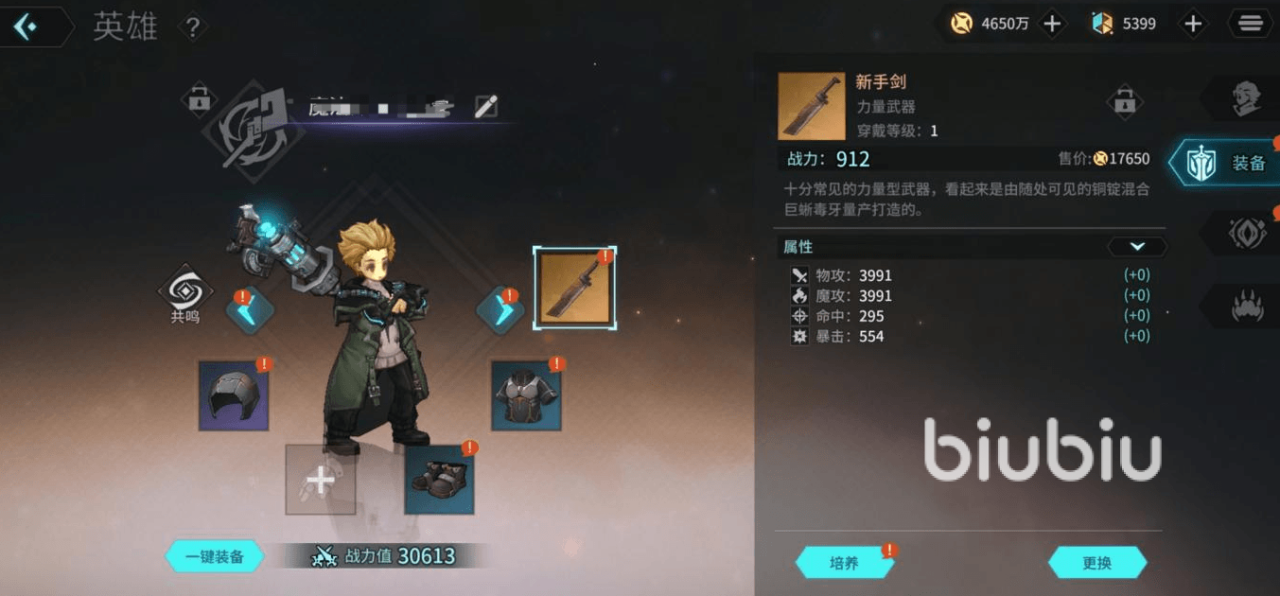Open the hero help question mark

coord(193,27)
